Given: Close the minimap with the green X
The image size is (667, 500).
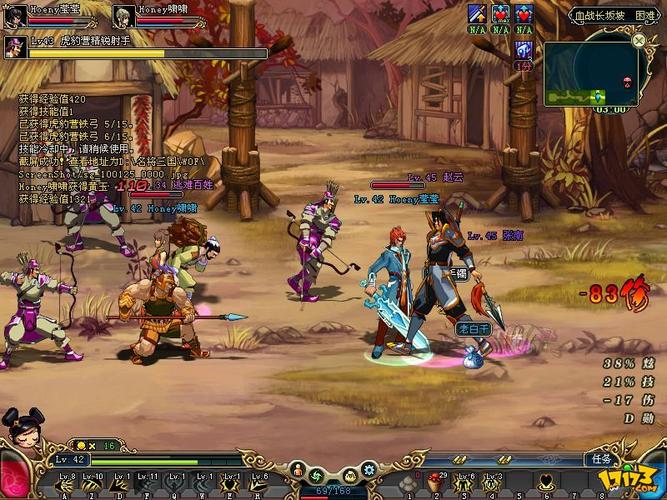Looking at the screenshot, I should 639,40.
